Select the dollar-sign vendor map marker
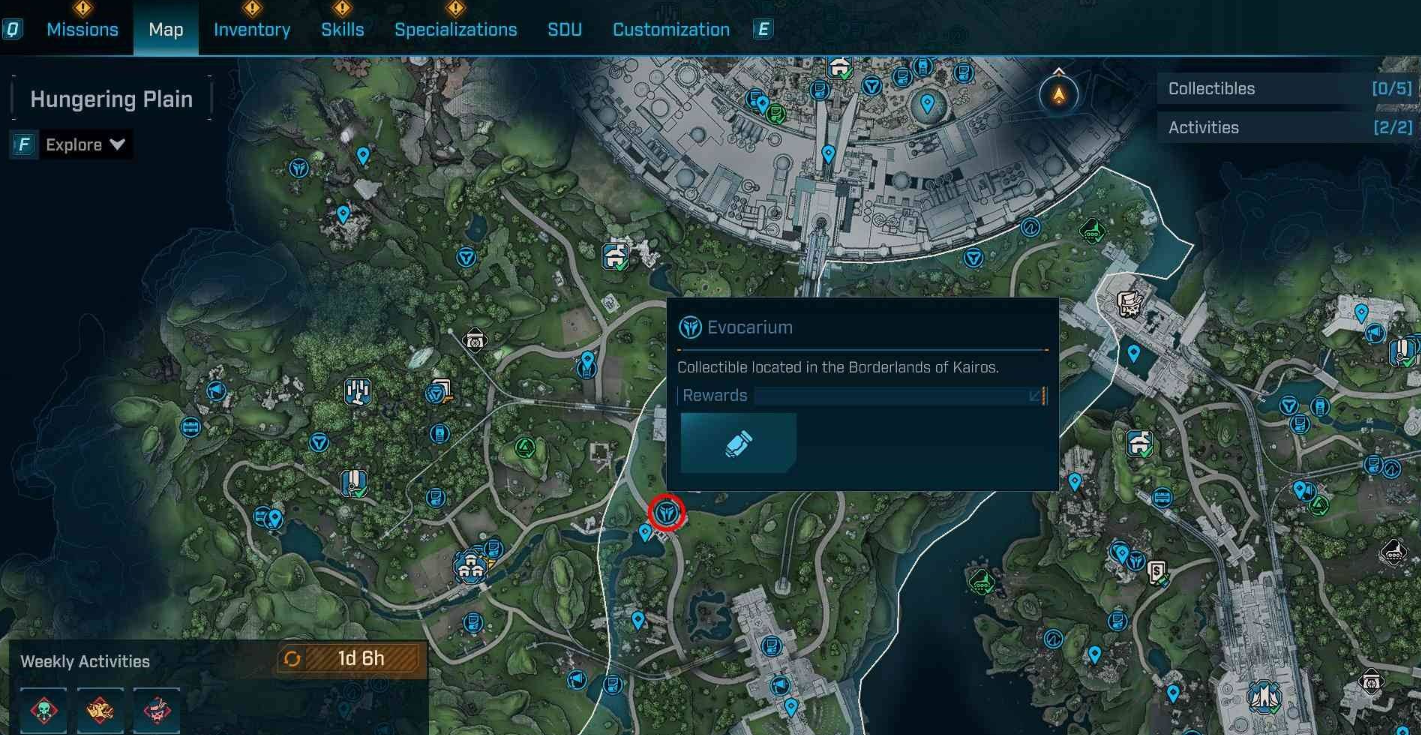Screen dimensions: 1421x735 1159,572
